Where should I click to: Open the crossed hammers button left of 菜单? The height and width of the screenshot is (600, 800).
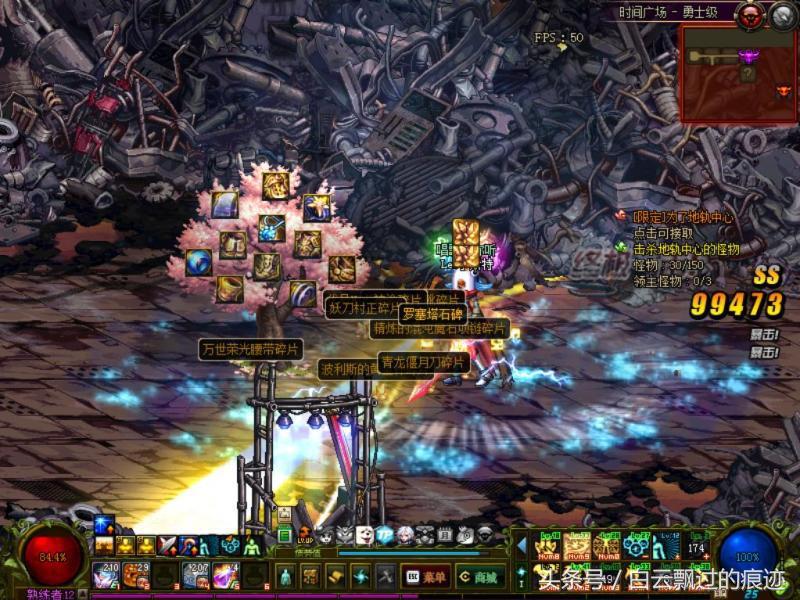[x=385, y=577]
